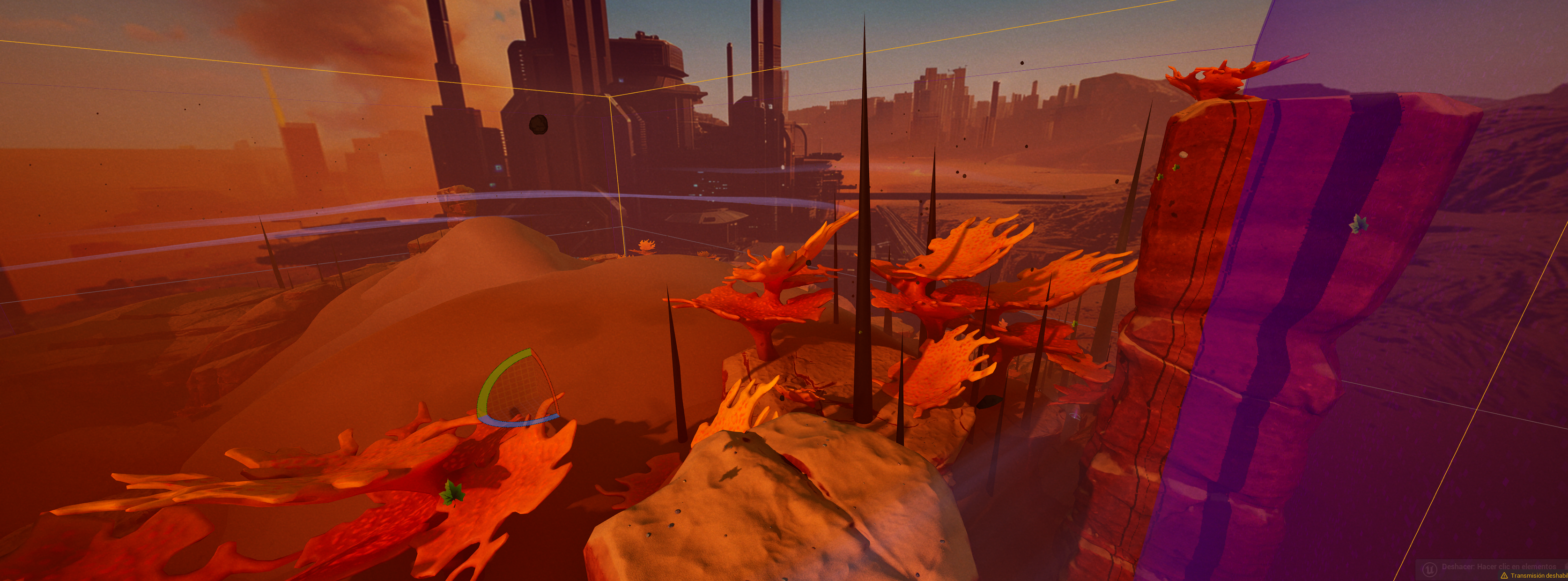Open the Transmisión deshabilitada warning

coord(1535,575)
